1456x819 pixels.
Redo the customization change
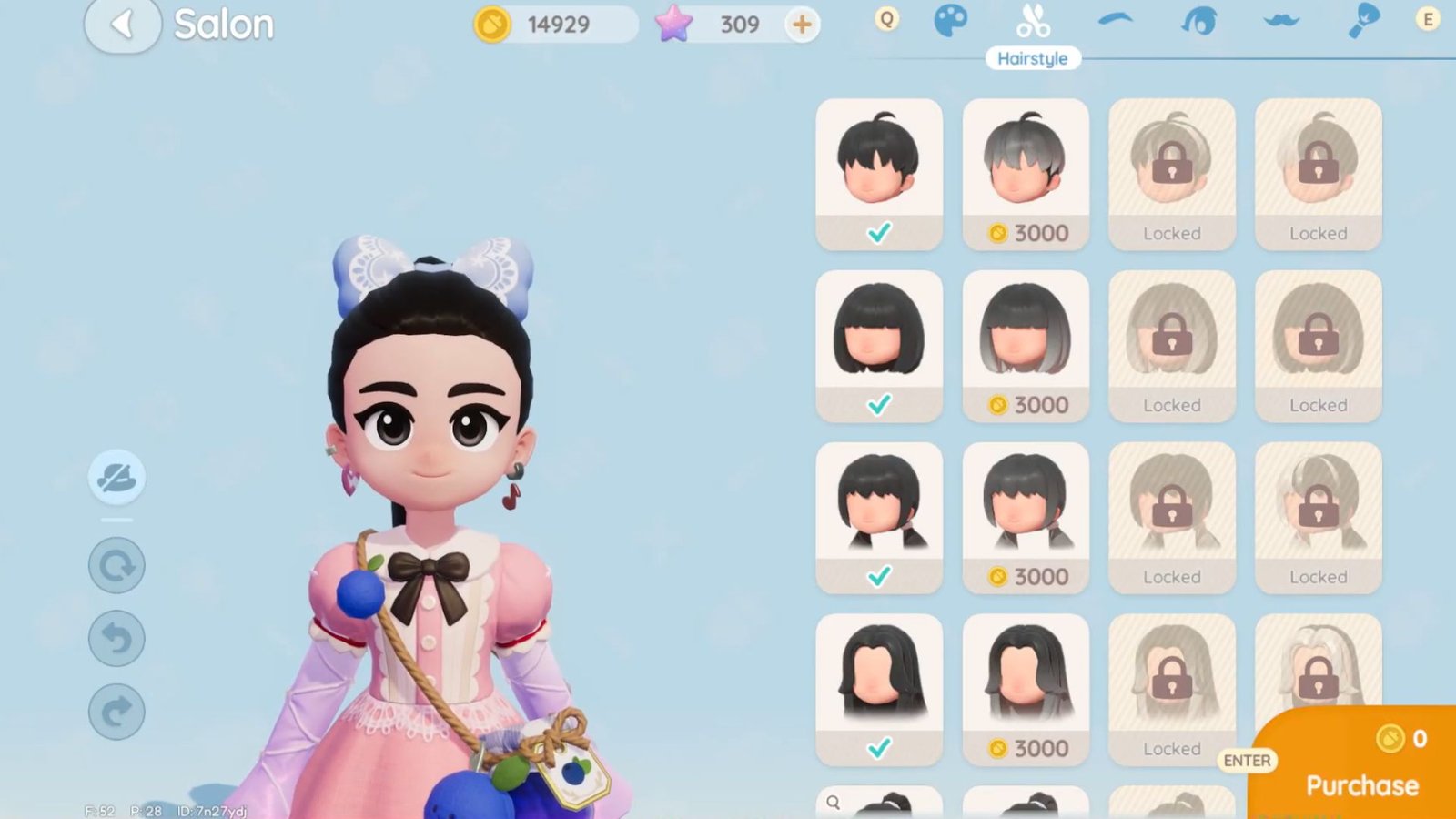click(x=116, y=711)
